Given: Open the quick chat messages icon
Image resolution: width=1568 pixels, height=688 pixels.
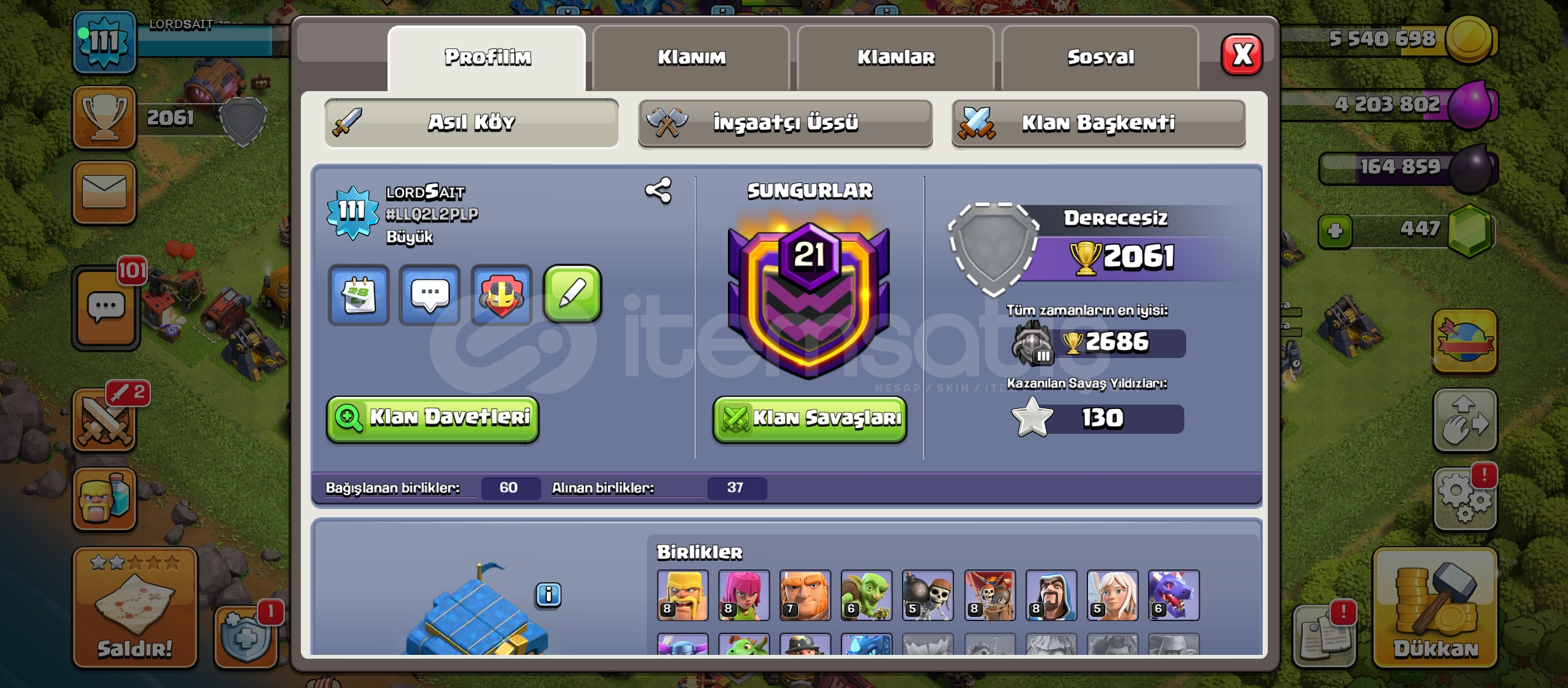Looking at the screenshot, I should 430,294.
